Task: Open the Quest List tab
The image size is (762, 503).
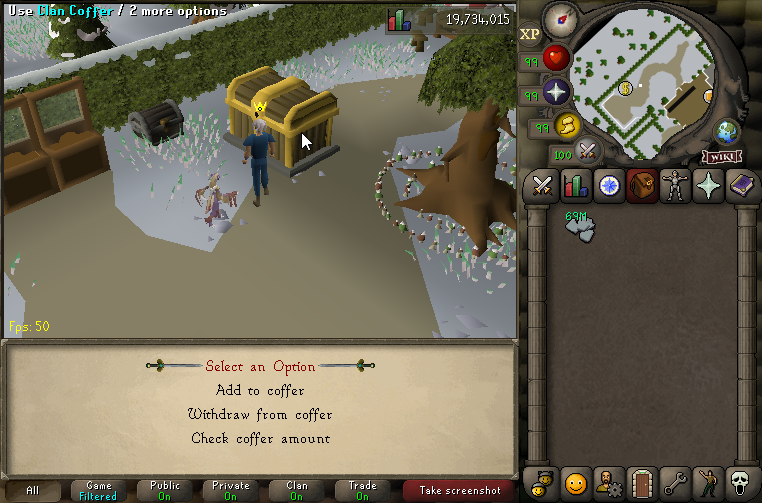Action: tap(608, 186)
